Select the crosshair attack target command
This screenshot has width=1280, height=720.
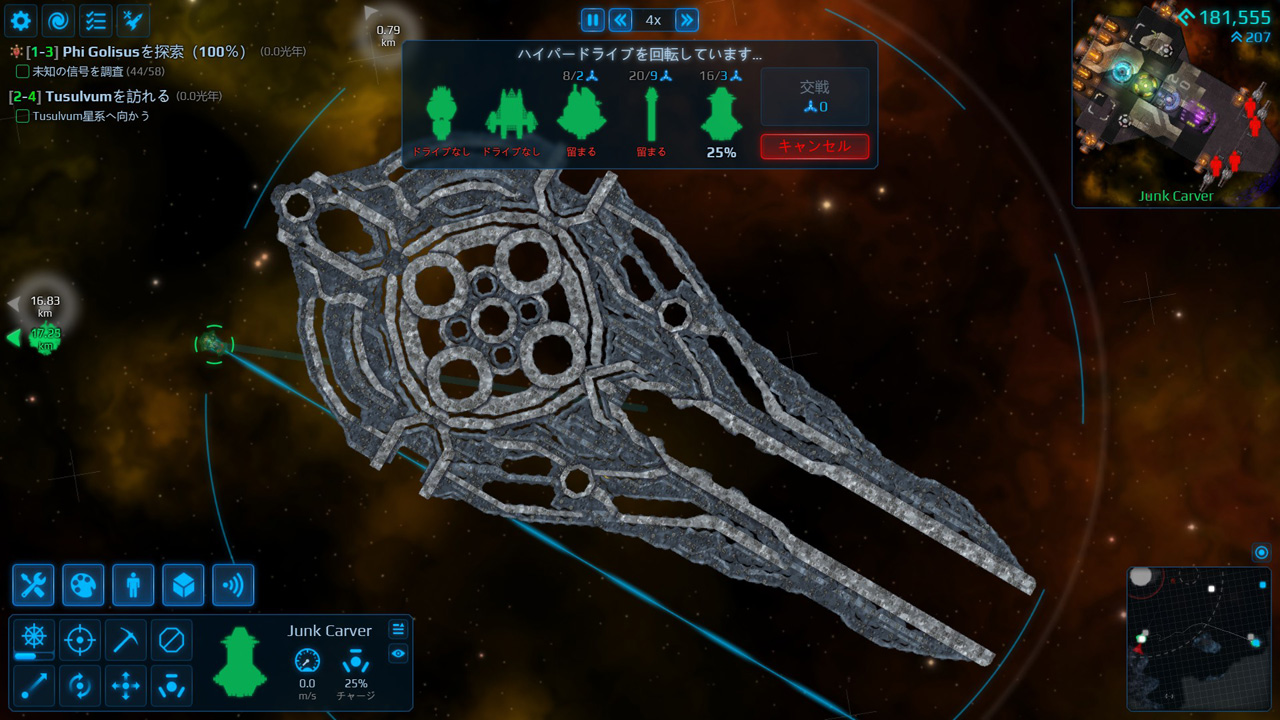[79, 639]
